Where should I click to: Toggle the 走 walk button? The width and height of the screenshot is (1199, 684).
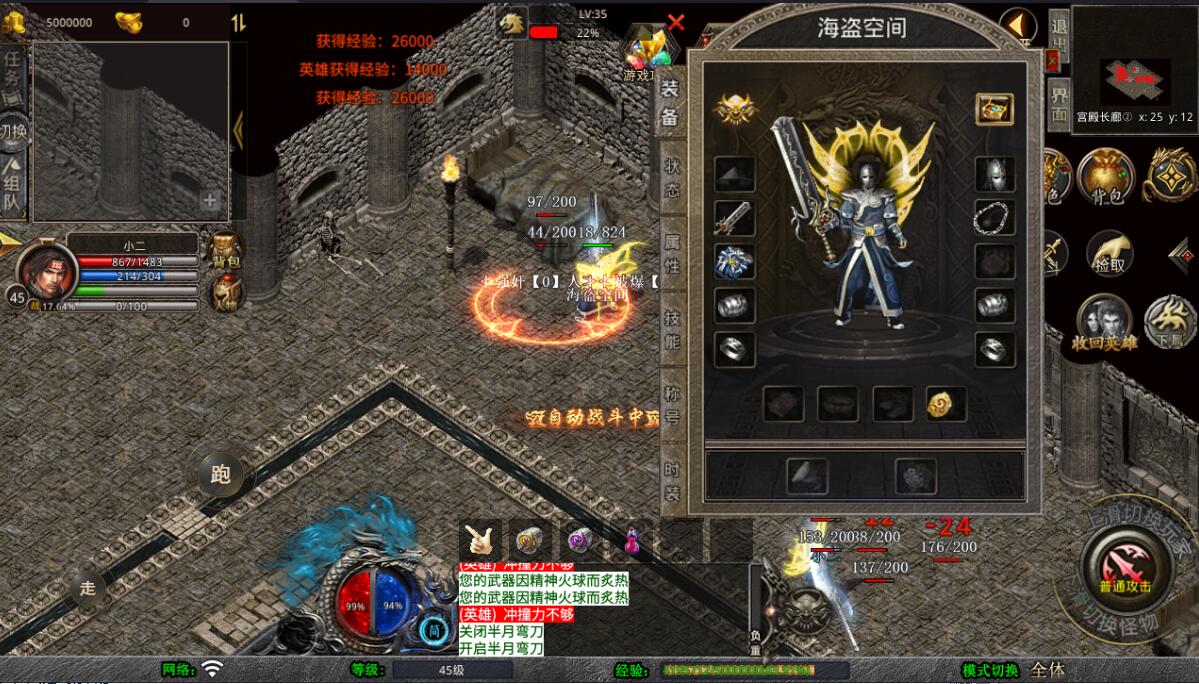click(x=88, y=588)
